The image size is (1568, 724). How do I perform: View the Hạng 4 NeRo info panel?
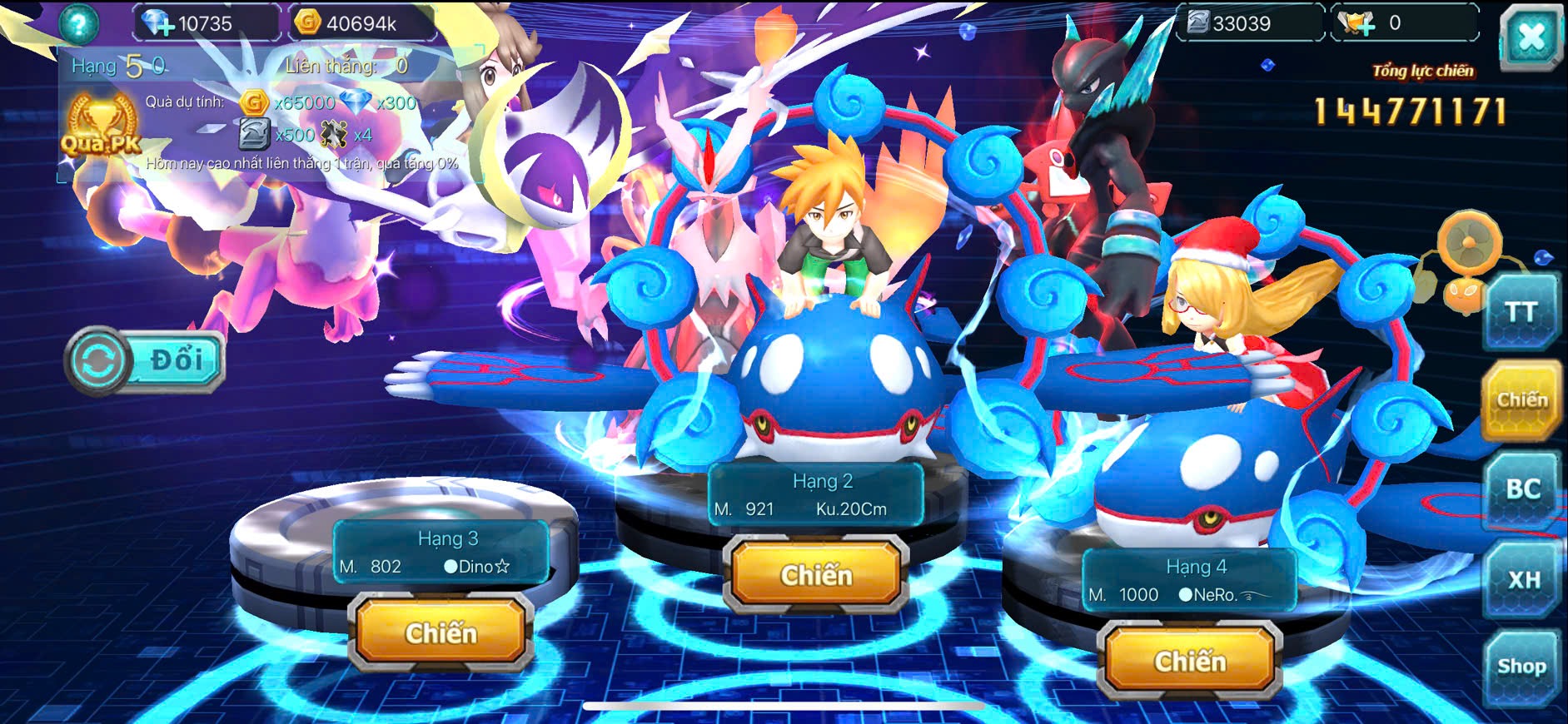pos(1189,581)
